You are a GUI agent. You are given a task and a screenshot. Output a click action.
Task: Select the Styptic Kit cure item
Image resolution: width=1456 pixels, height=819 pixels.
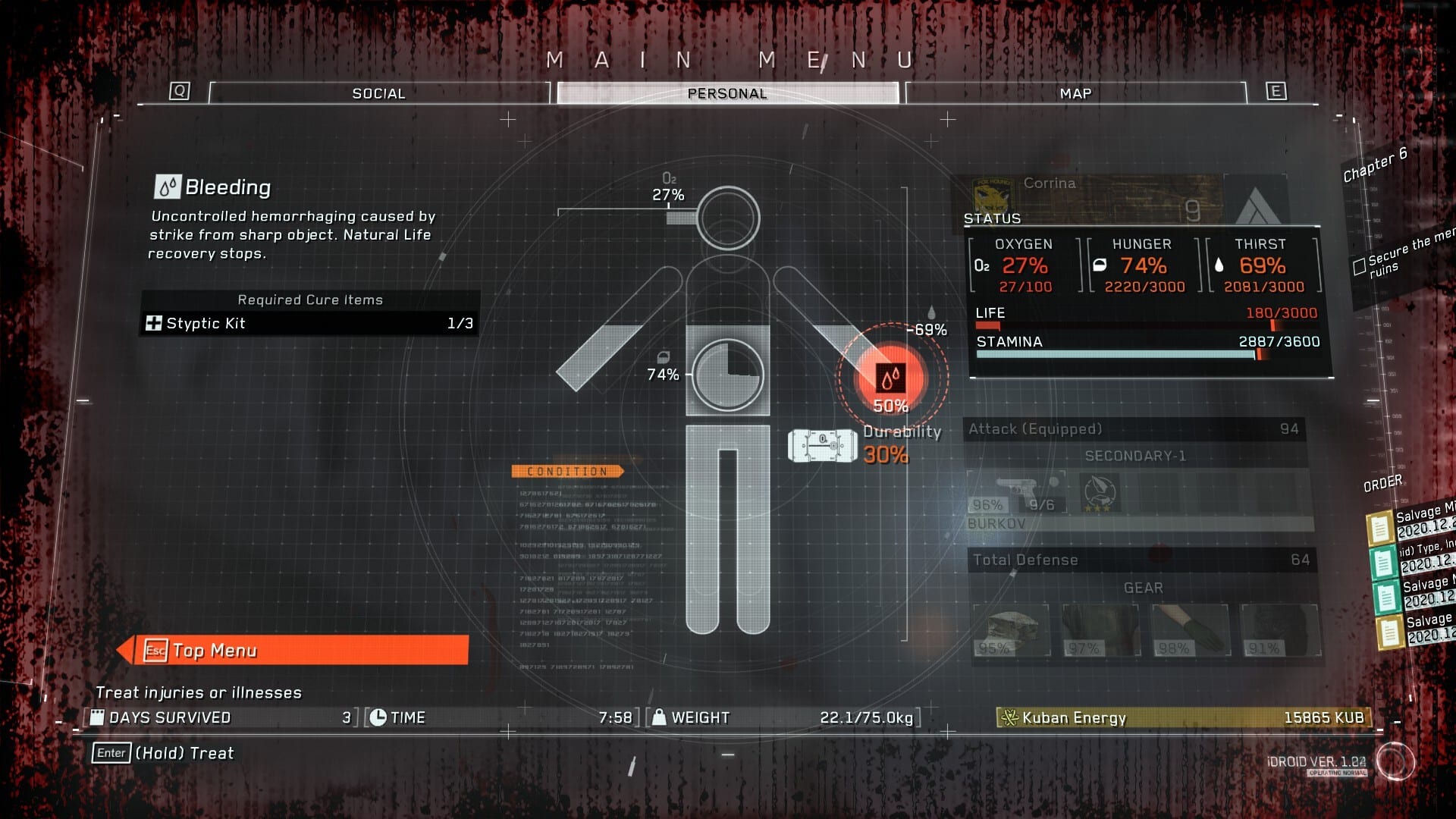coord(309,324)
